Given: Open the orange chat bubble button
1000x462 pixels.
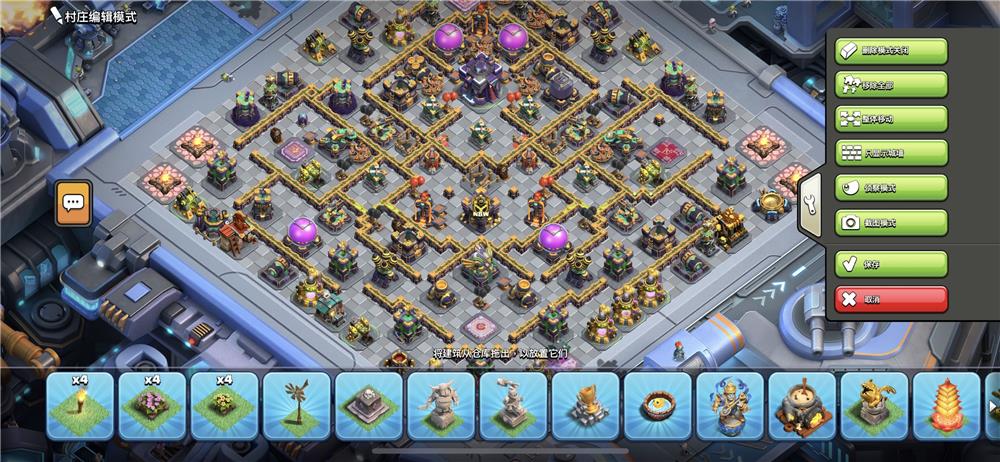Looking at the screenshot, I should [74, 203].
